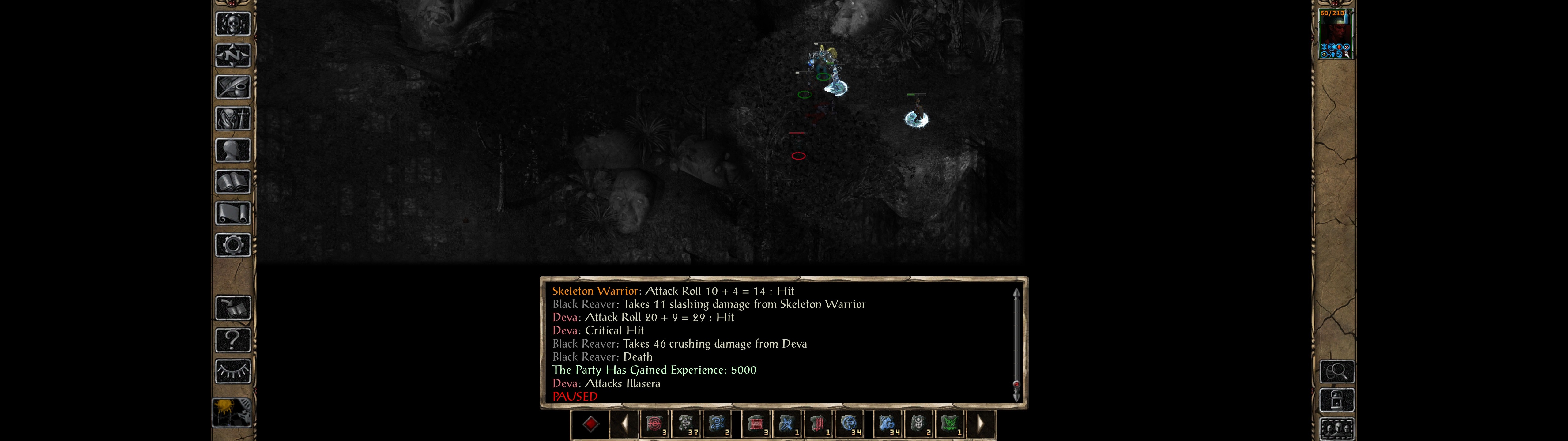Toggle the padlock AI button

[1337, 401]
